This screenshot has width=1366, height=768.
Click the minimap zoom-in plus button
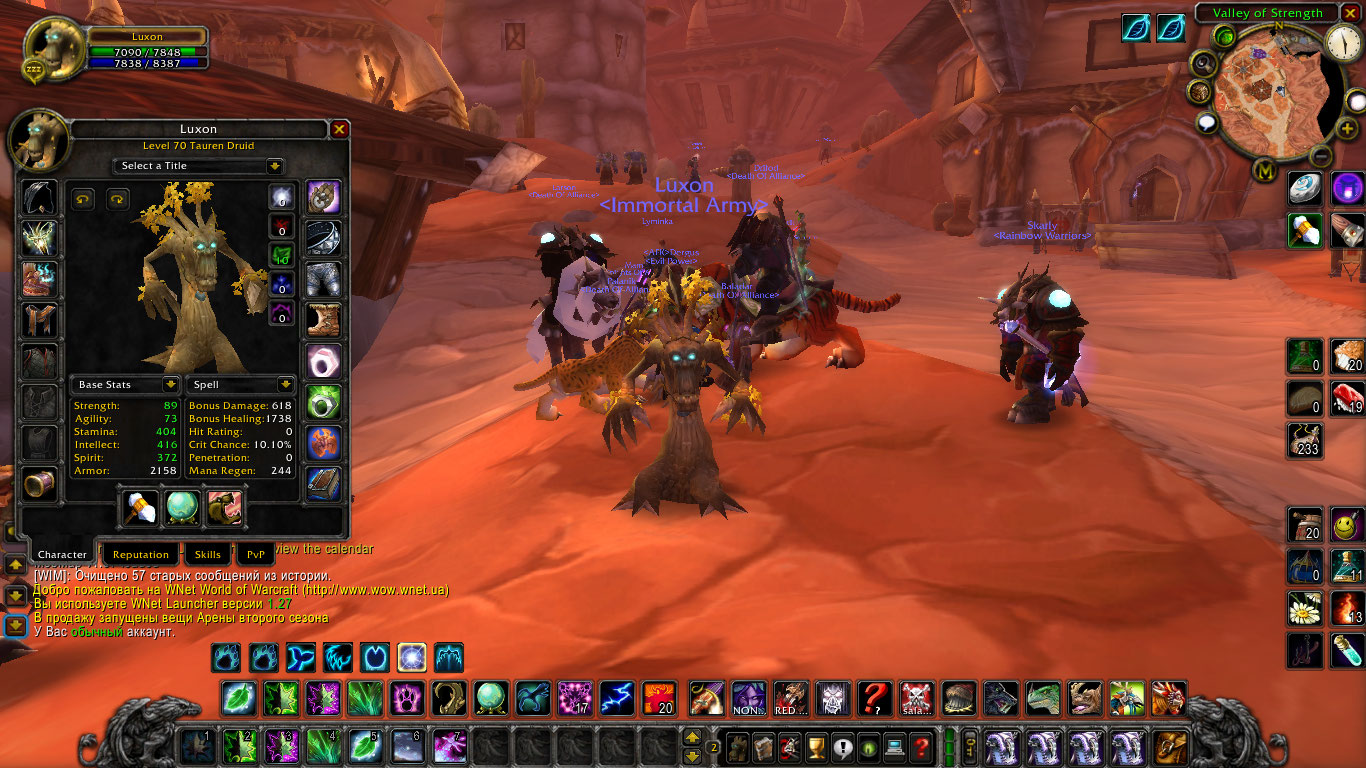click(x=1348, y=129)
